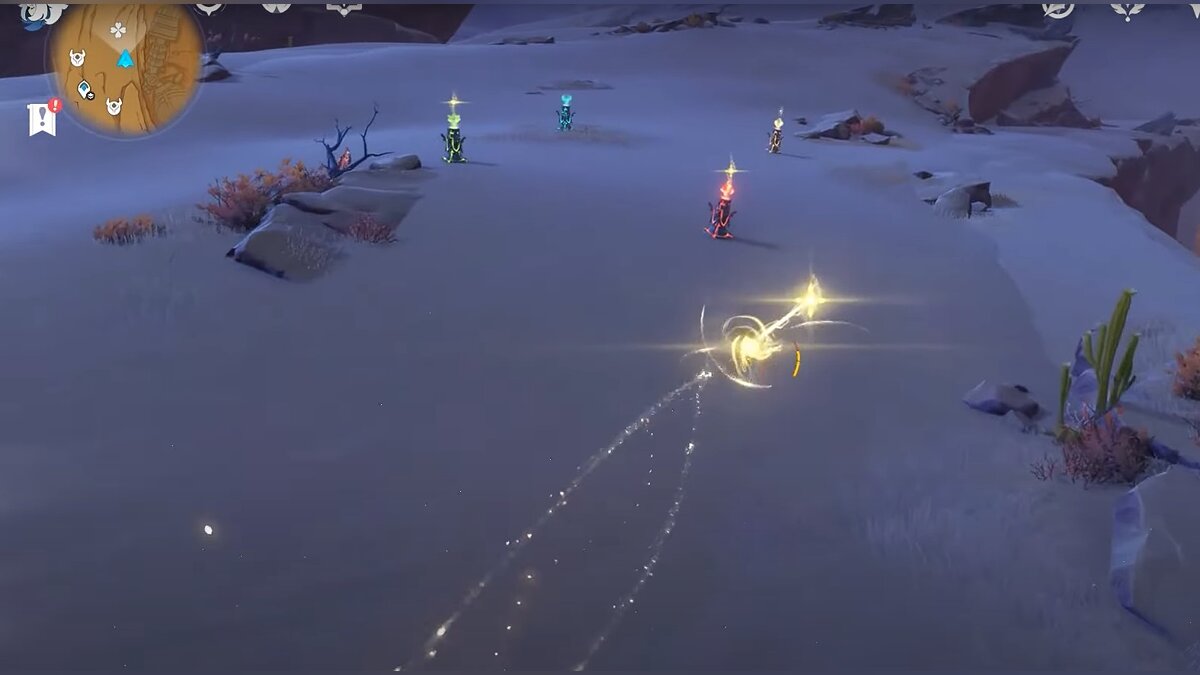Open the circular minimap
This screenshot has height=675, width=1200.
(125, 68)
